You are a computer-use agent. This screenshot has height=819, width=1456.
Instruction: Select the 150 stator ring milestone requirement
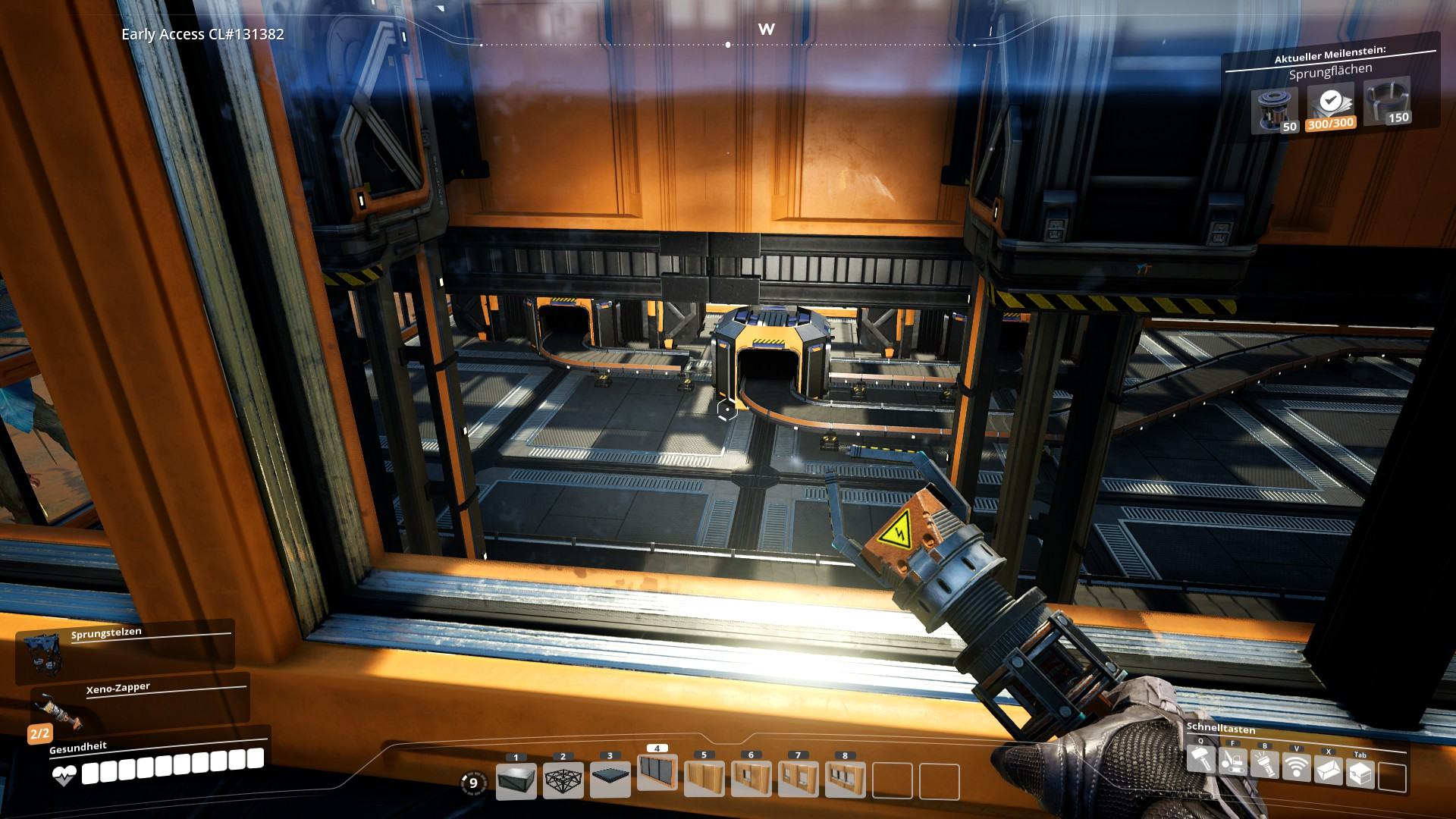coord(1386,102)
